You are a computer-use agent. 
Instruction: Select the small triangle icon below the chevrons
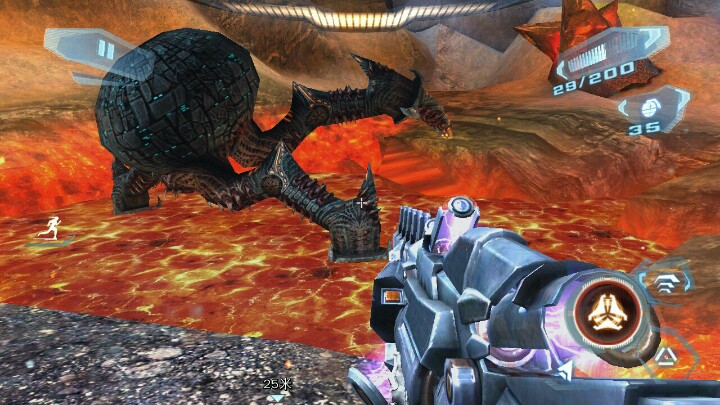pyautogui.click(x=665, y=356)
